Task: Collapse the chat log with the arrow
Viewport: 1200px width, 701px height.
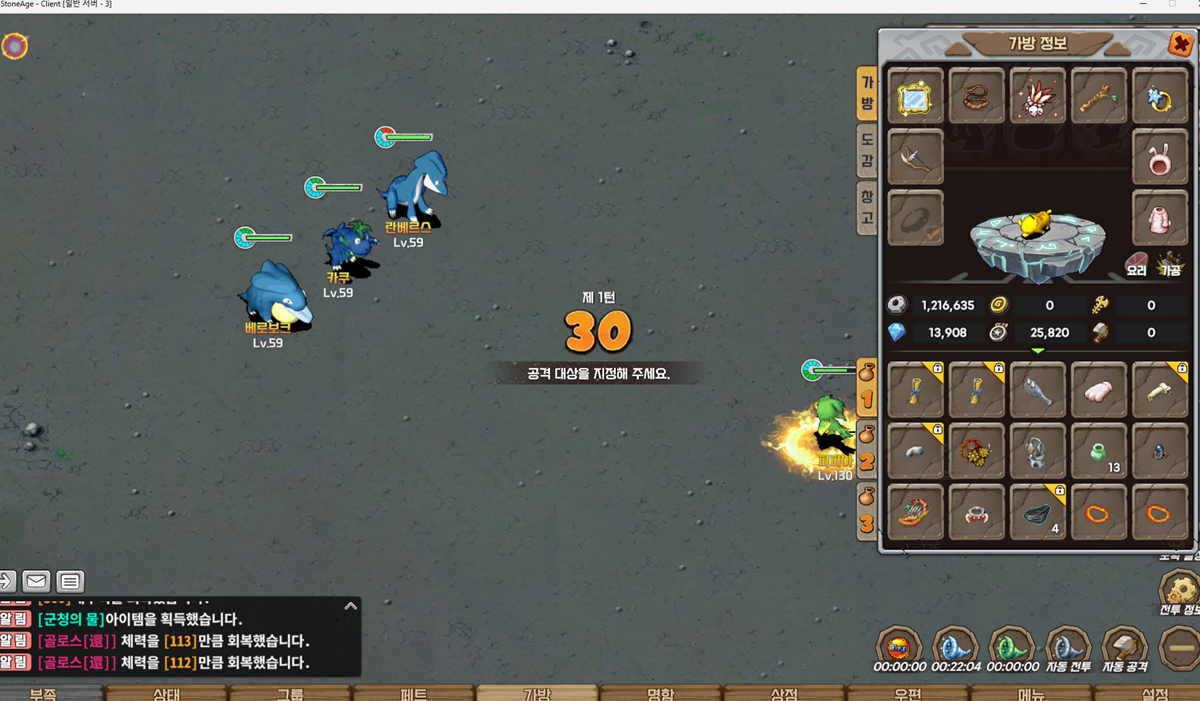Action: pyautogui.click(x=350, y=606)
